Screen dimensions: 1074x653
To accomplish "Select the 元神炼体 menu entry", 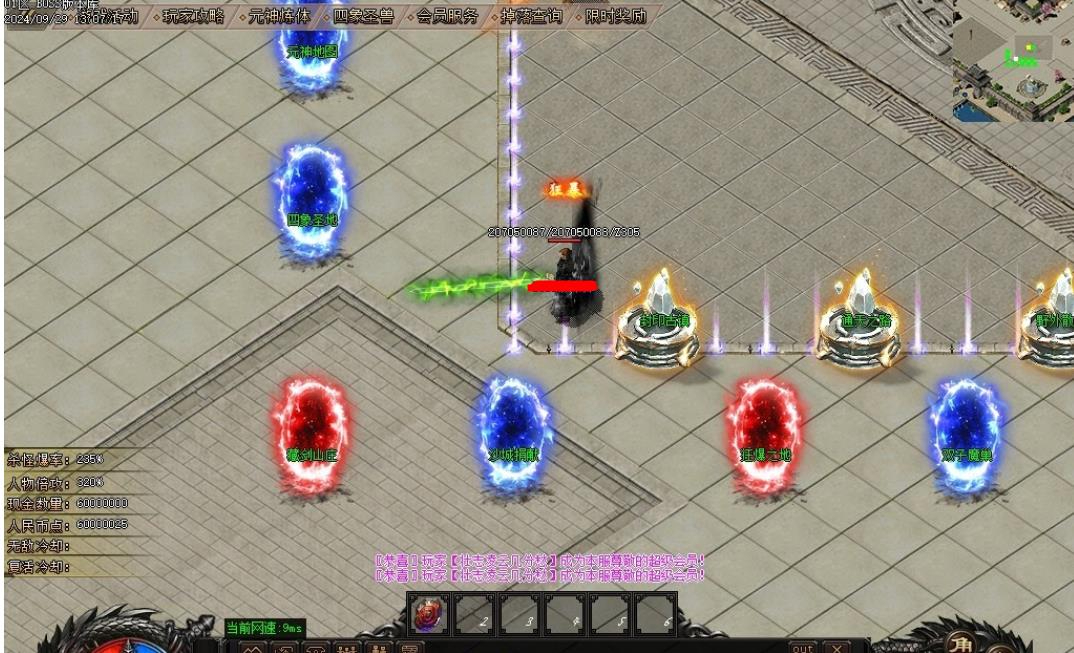I will click(279, 17).
